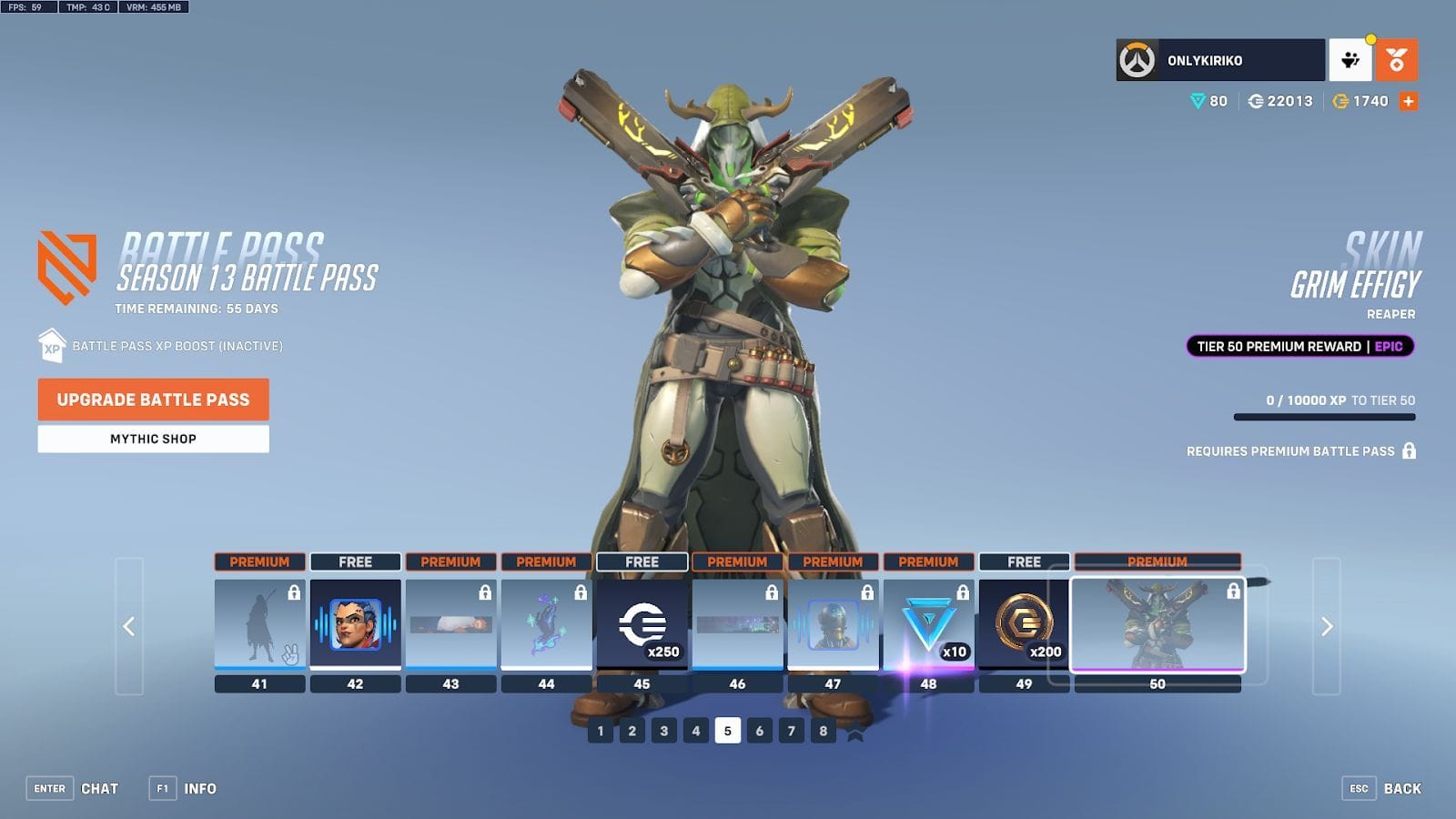1456x819 pixels.
Task: Click Upgrade Battle Pass
Action: [152, 399]
